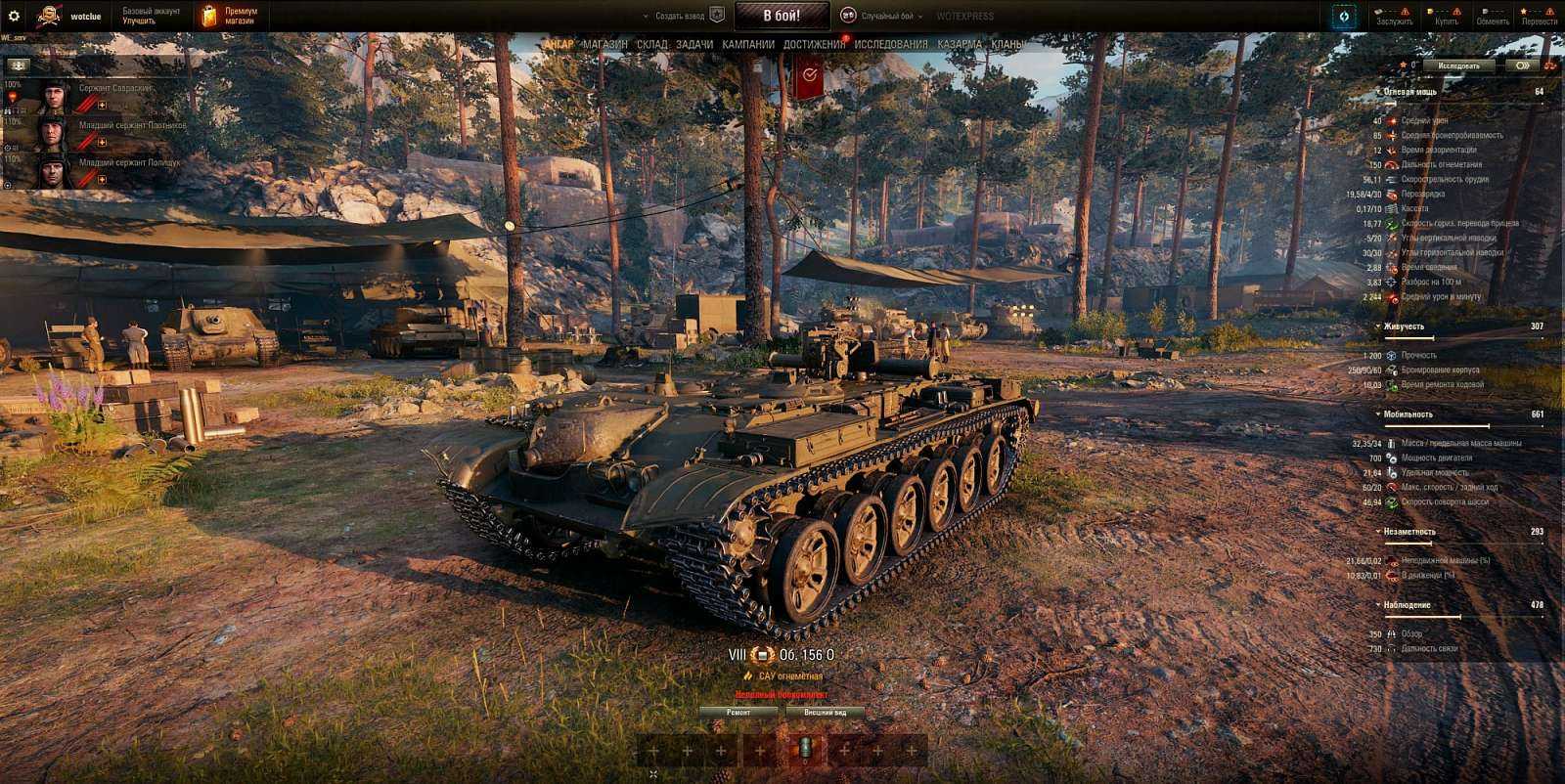Open the settings gear menu

[15, 15]
